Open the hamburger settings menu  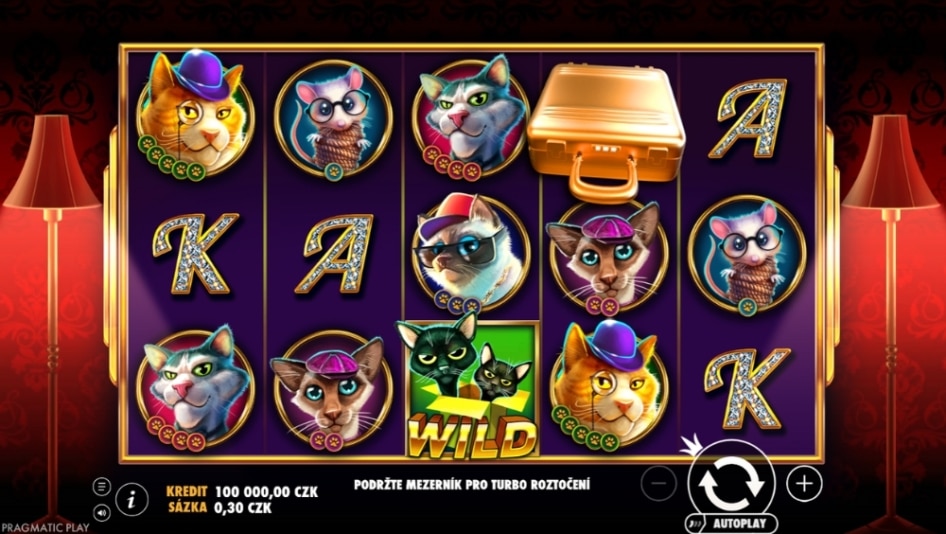pyautogui.click(x=102, y=486)
